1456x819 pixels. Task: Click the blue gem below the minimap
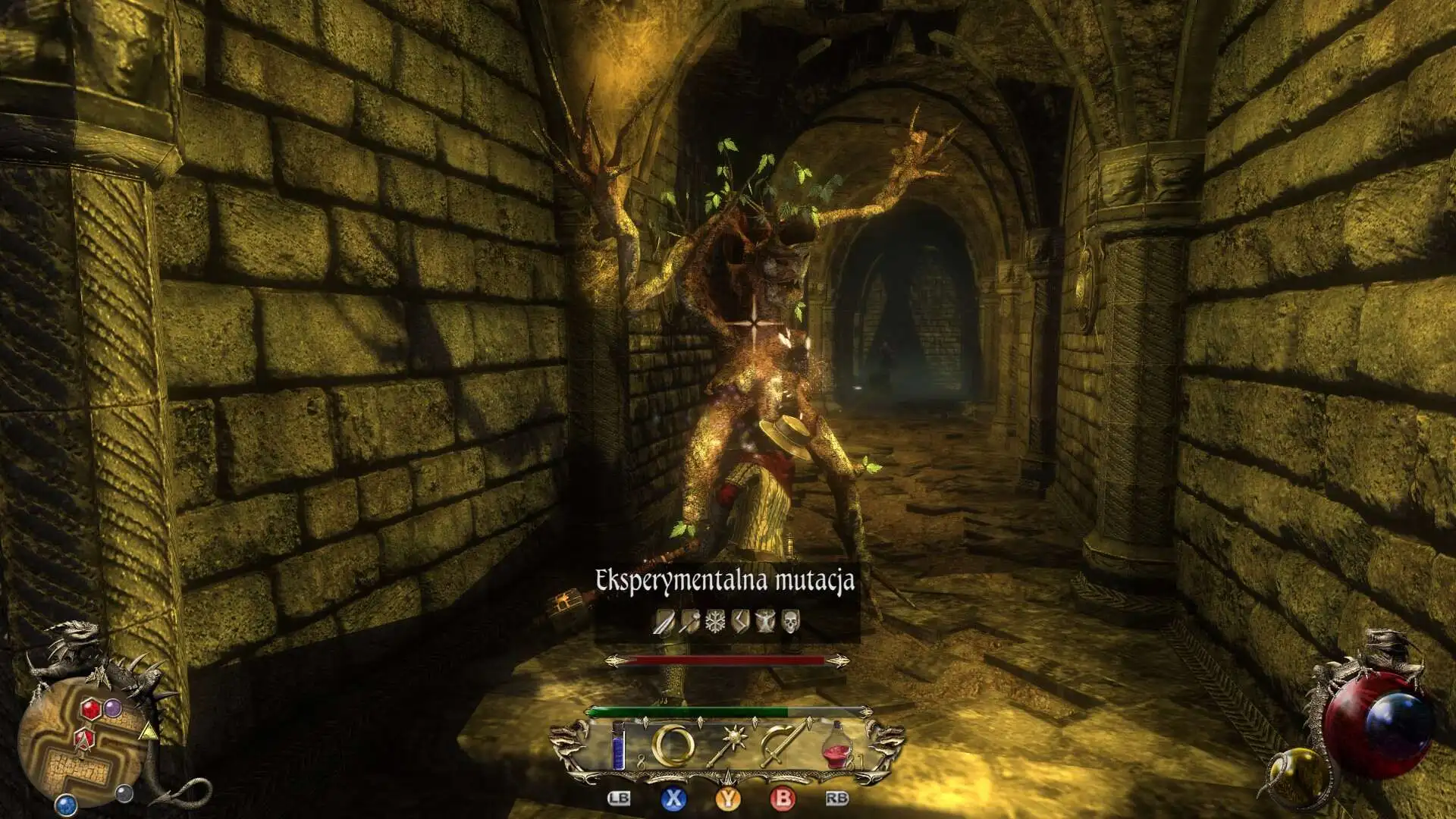(67, 803)
